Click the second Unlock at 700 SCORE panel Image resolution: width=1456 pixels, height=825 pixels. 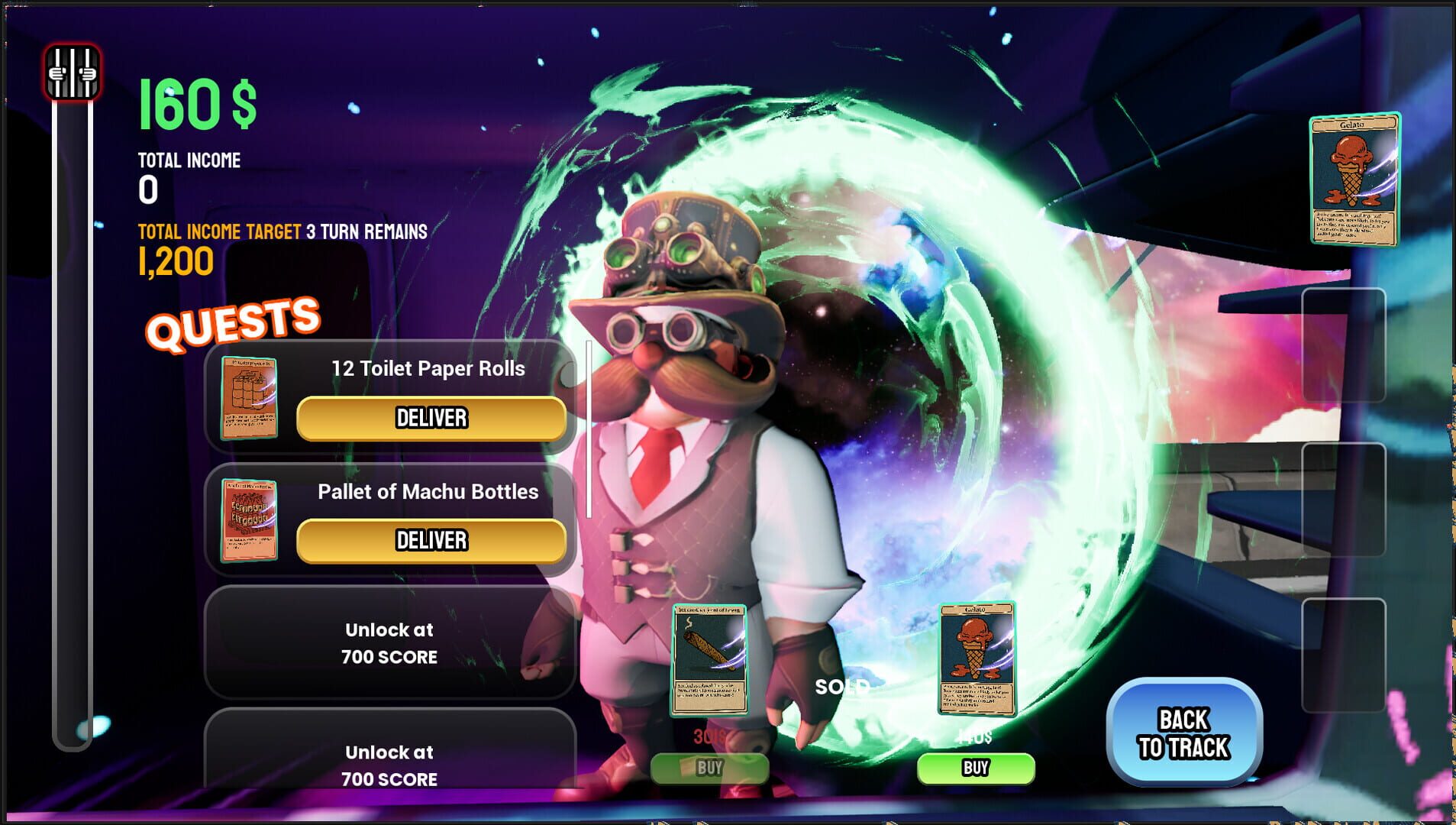click(x=388, y=765)
